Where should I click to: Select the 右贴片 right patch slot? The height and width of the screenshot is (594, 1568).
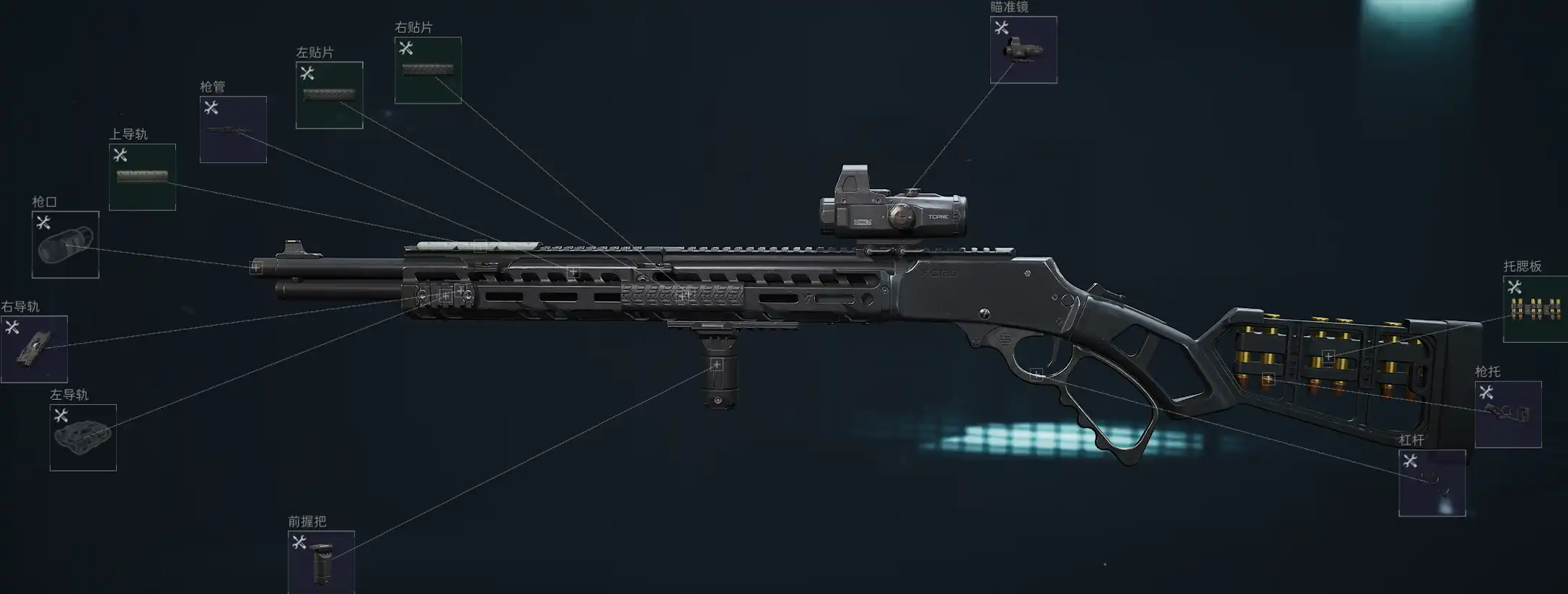coord(428,70)
